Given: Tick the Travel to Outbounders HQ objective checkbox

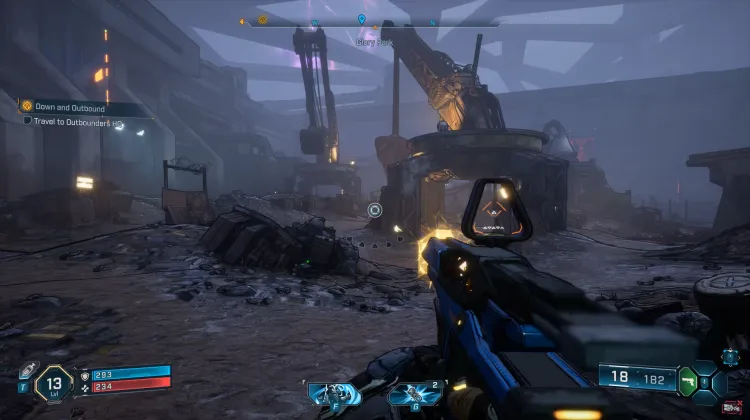Looking at the screenshot, I should pyautogui.click(x=28, y=120).
